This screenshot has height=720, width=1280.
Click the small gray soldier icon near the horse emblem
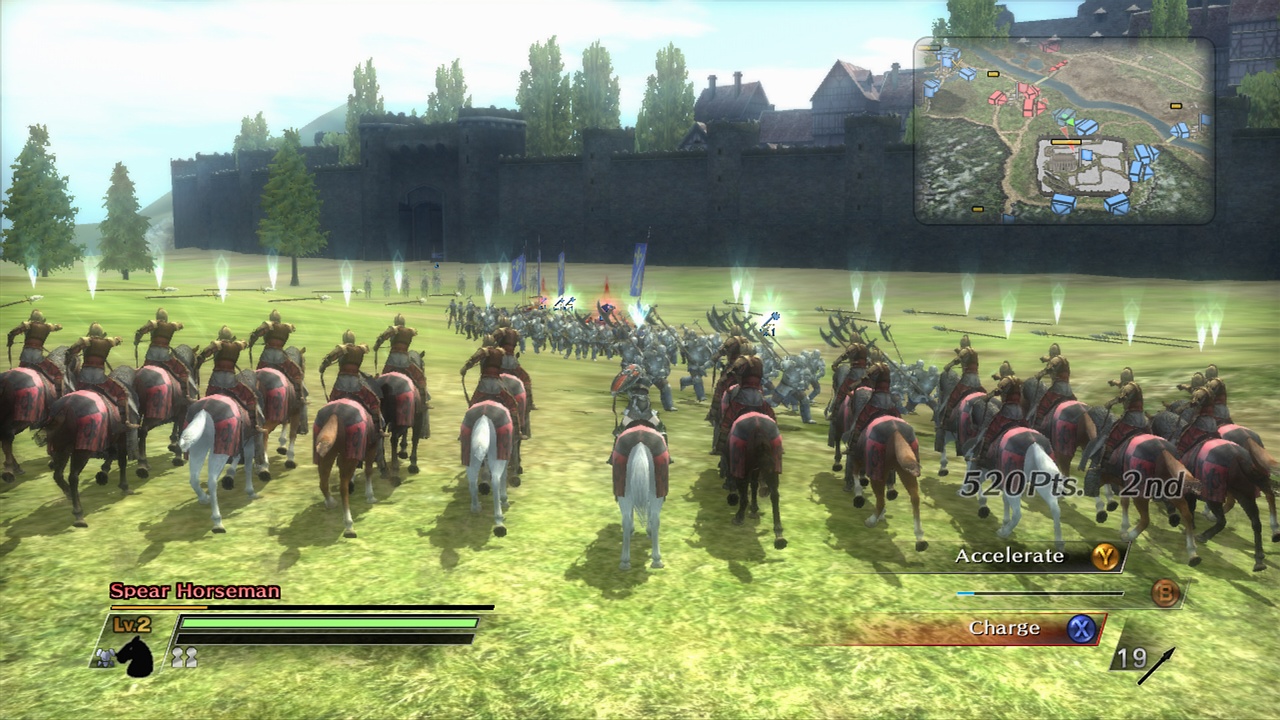(x=106, y=657)
